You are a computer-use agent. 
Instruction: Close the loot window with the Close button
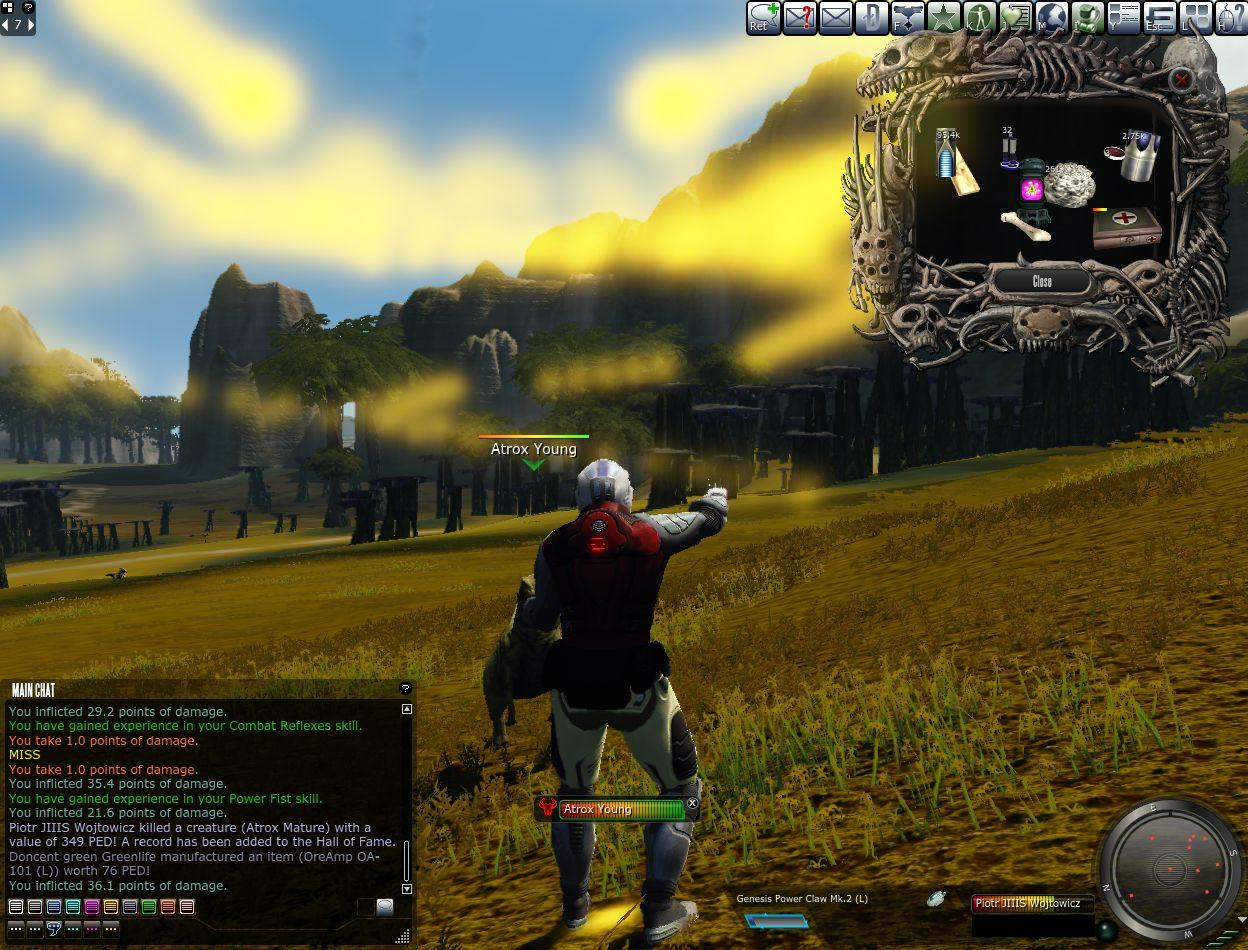pyautogui.click(x=1042, y=282)
